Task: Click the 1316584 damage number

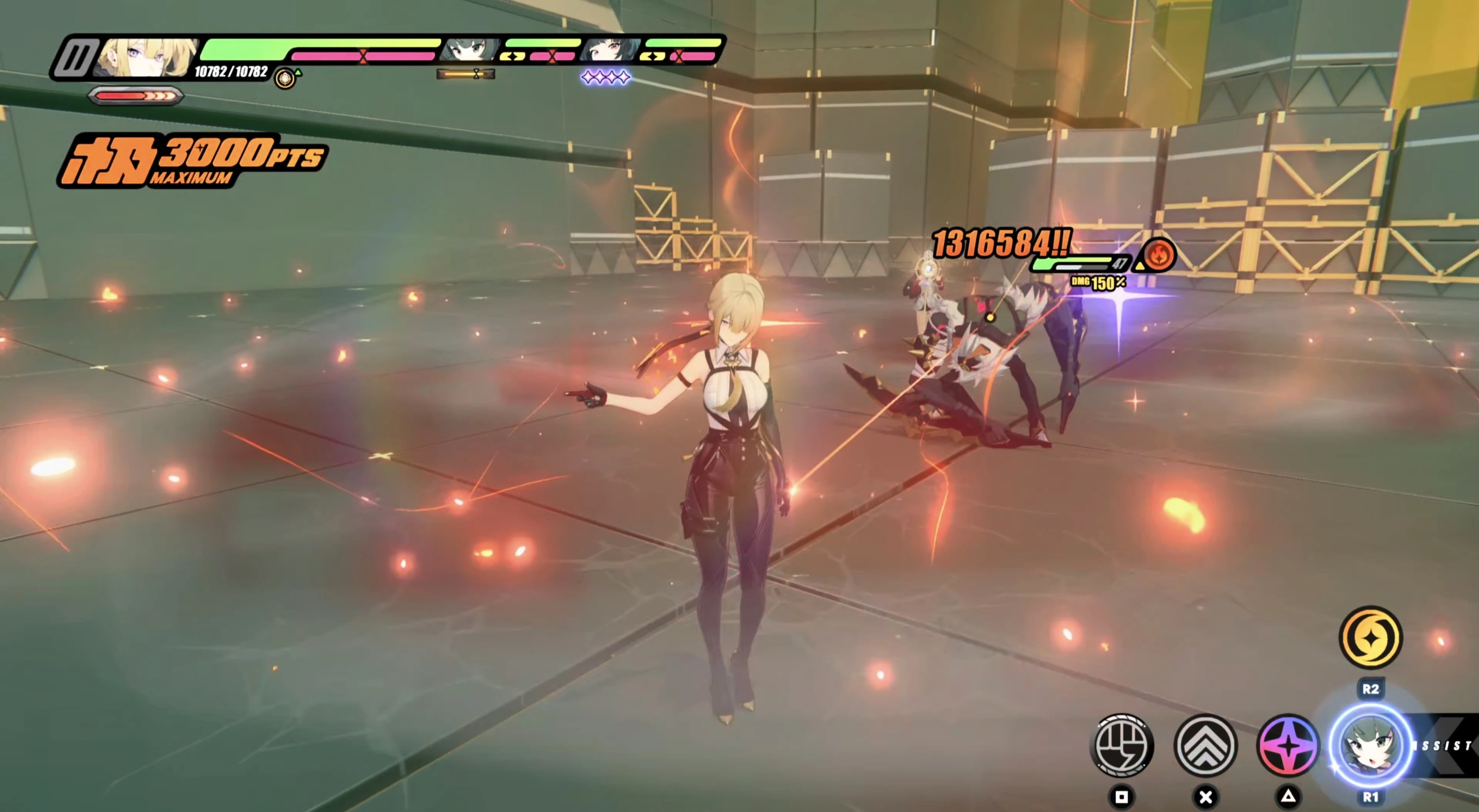Action: (x=1002, y=243)
